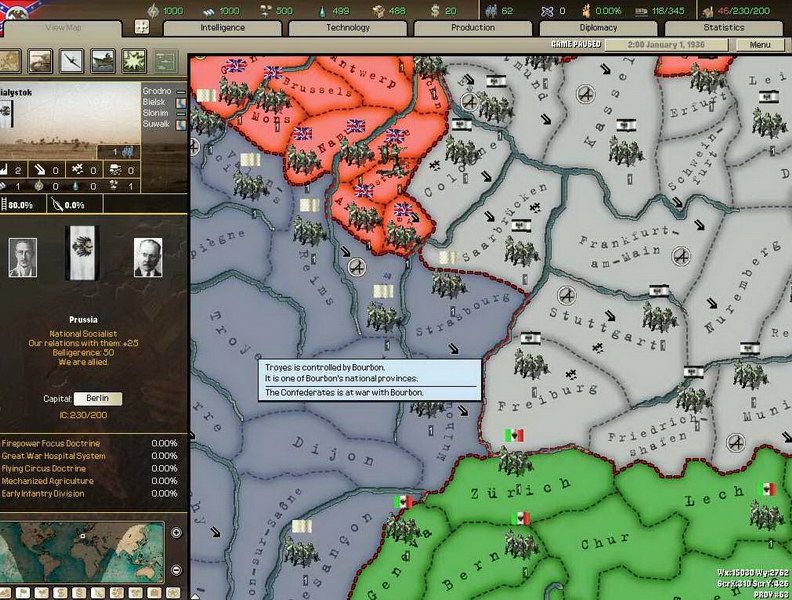Click the world minimap

coord(85,550)
